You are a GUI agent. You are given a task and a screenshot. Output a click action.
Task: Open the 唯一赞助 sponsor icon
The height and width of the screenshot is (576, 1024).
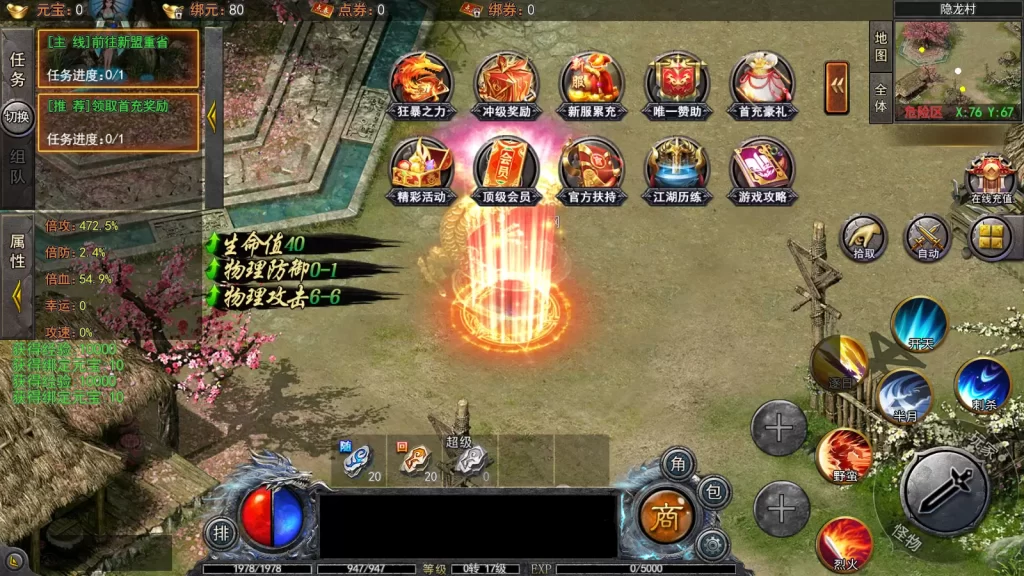(677, 84)
